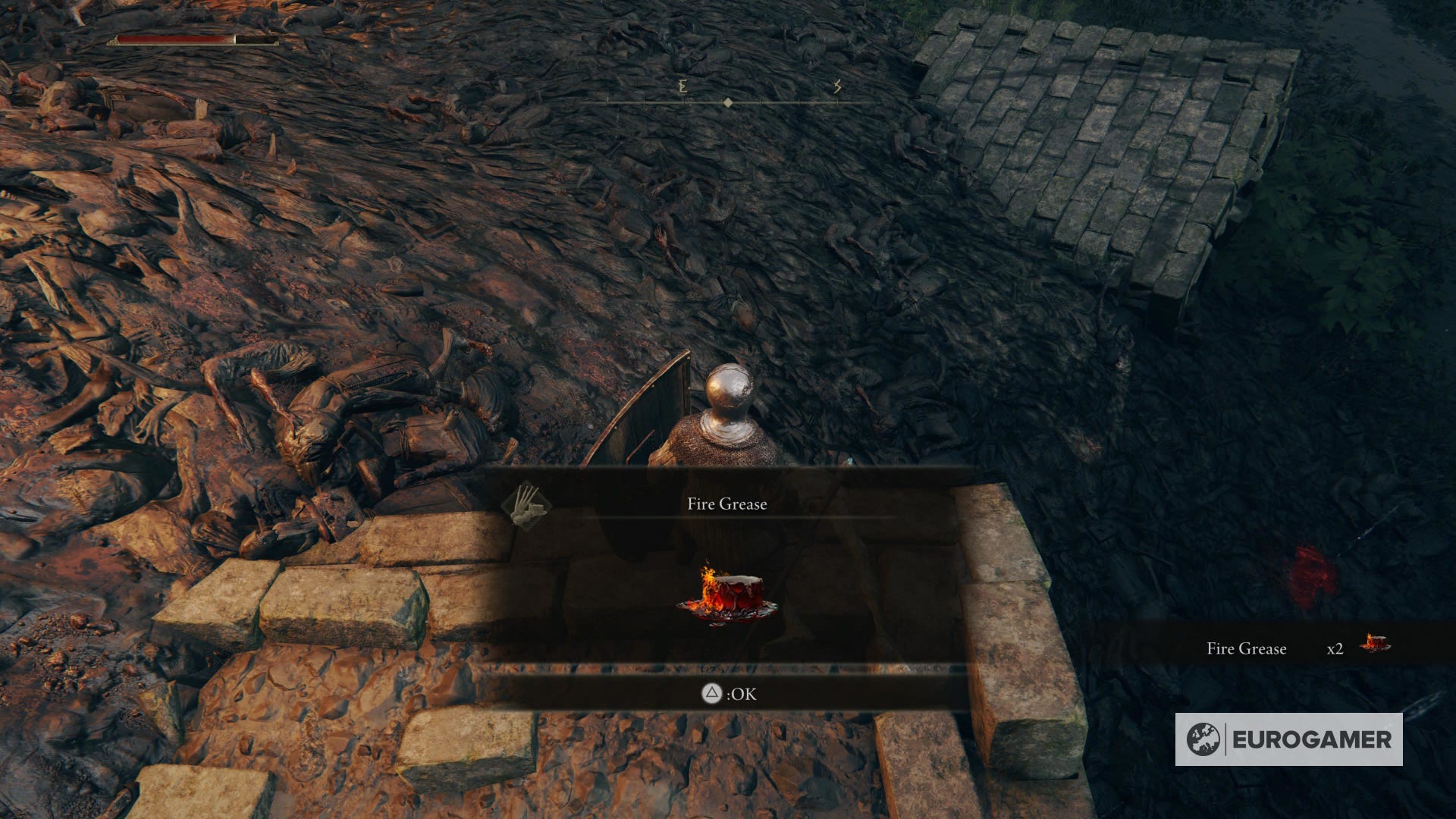Select the East rune marker on the compass

click(681, 89)
